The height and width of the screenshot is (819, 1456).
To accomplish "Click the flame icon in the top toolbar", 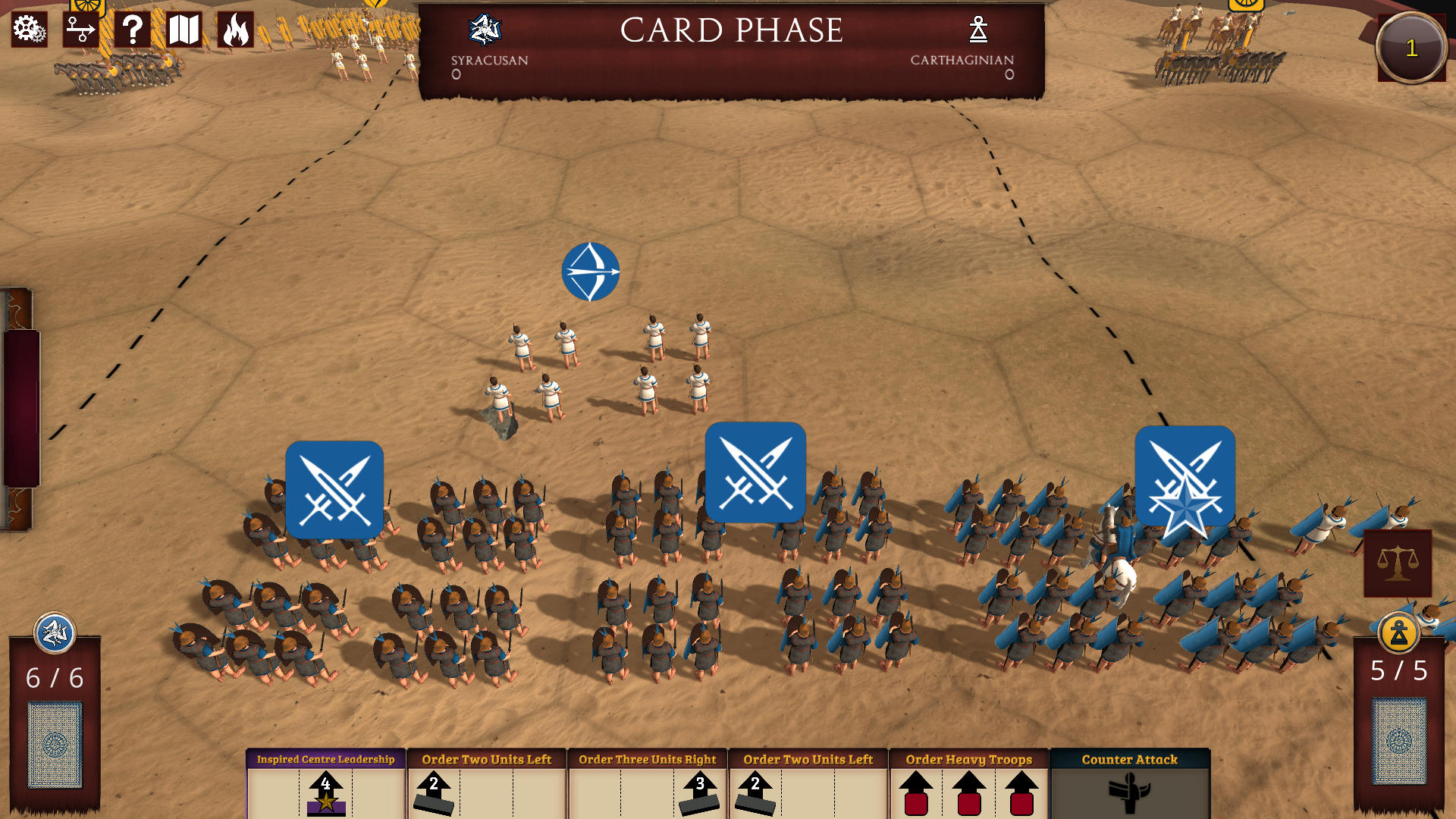I will pyautogui.click(x=237, y=31).
